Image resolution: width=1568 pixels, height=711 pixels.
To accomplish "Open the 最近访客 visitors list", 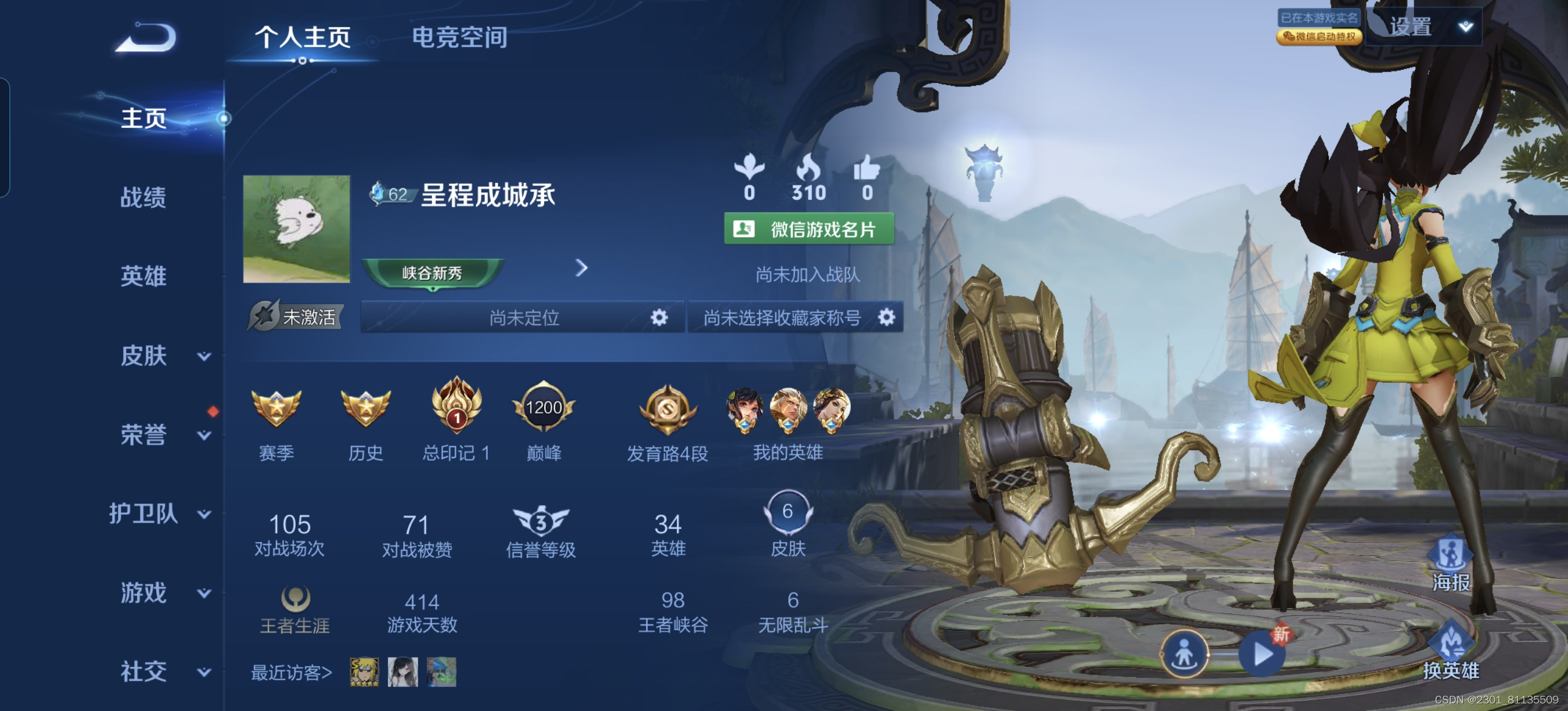I will pyautogui.click(x=292, y=672).
